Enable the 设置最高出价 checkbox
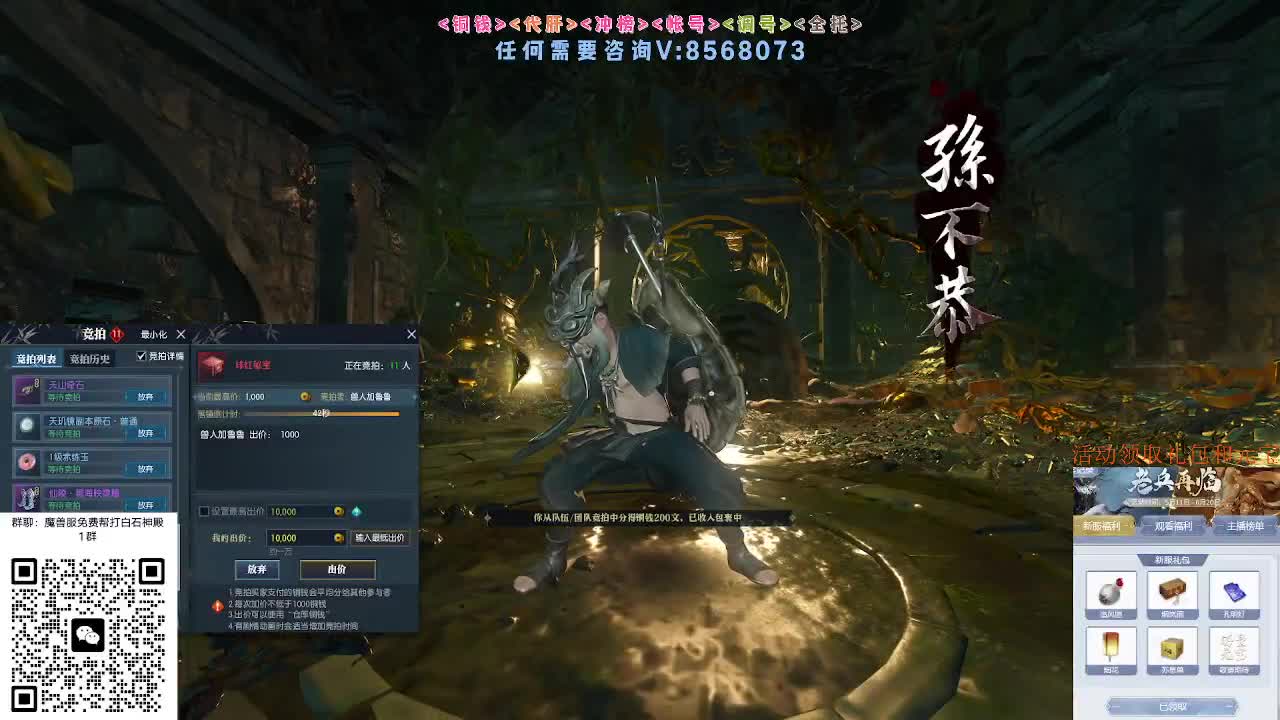 (202, 511)
